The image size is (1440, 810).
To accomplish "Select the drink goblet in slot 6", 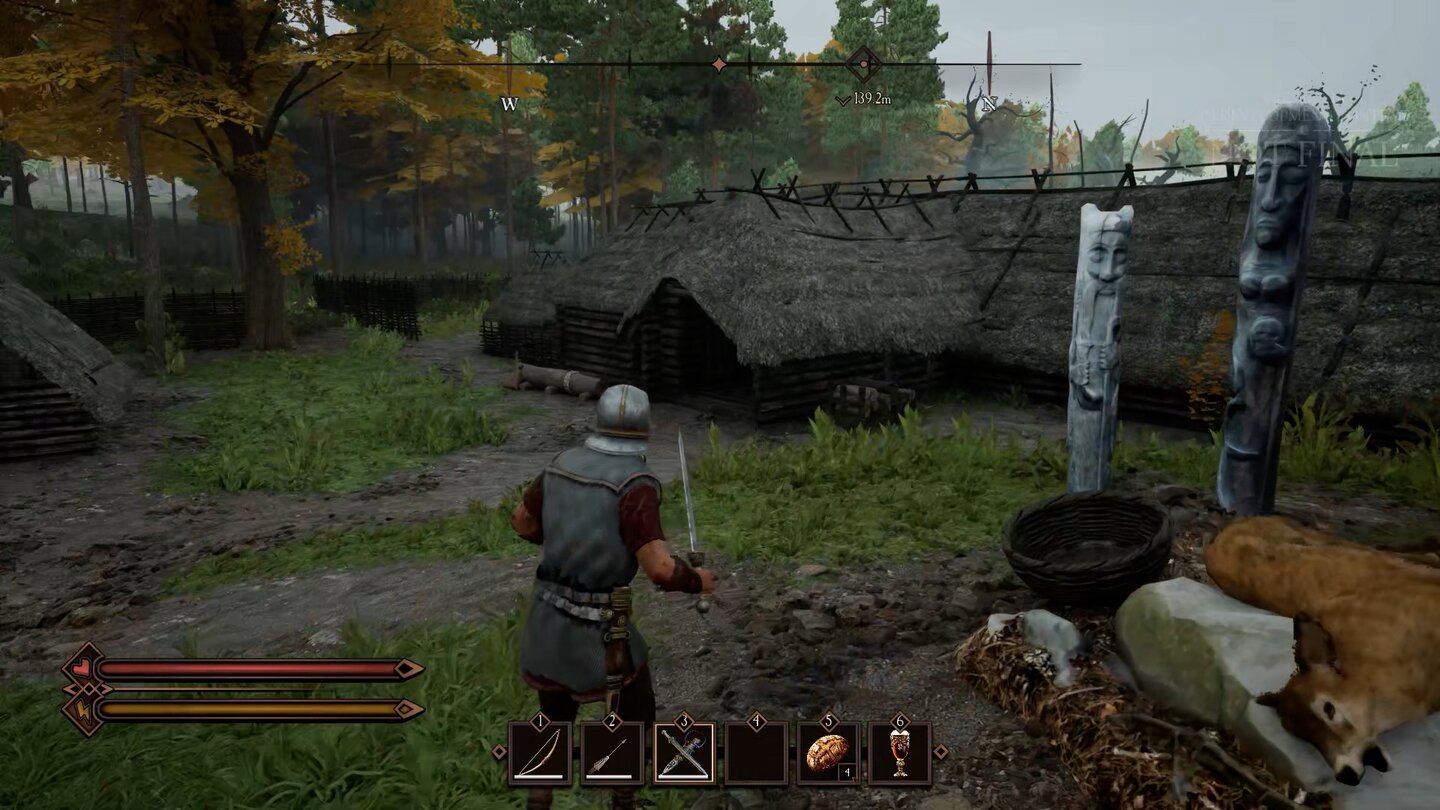I will coord(900,753).
